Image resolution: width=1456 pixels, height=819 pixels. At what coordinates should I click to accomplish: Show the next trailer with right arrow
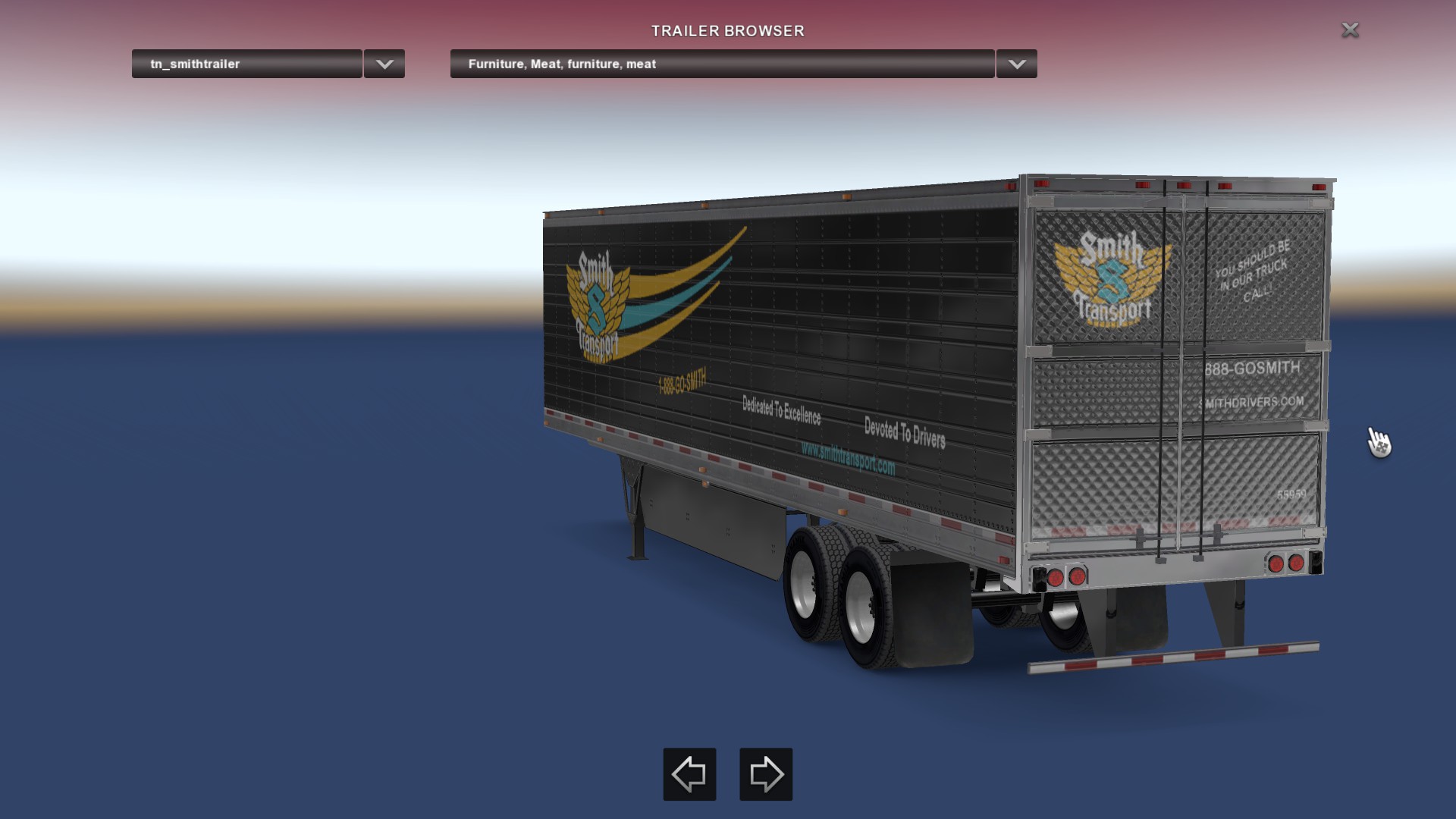[766, 774]
